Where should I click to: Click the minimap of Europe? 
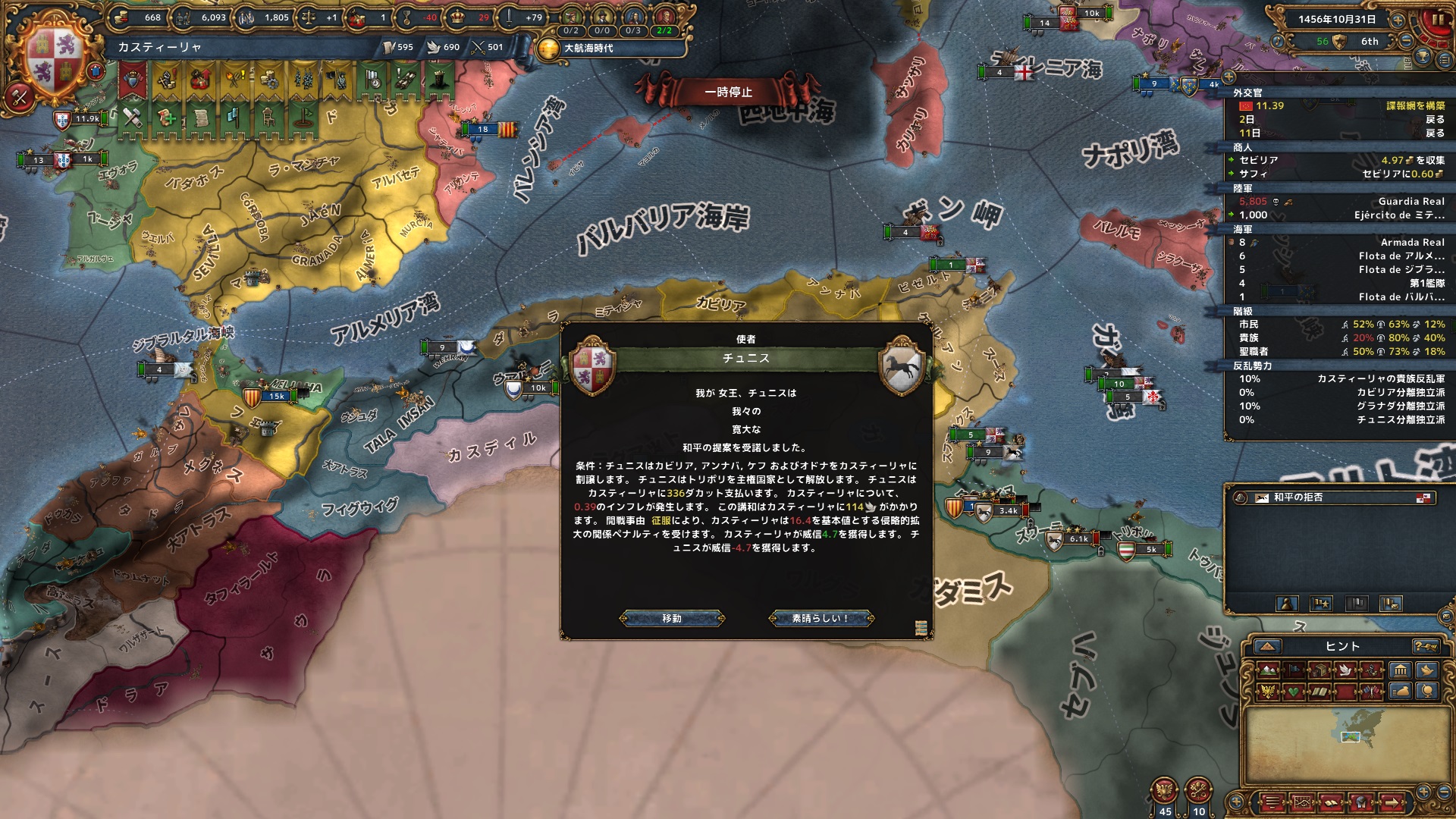pos(1350,736)
